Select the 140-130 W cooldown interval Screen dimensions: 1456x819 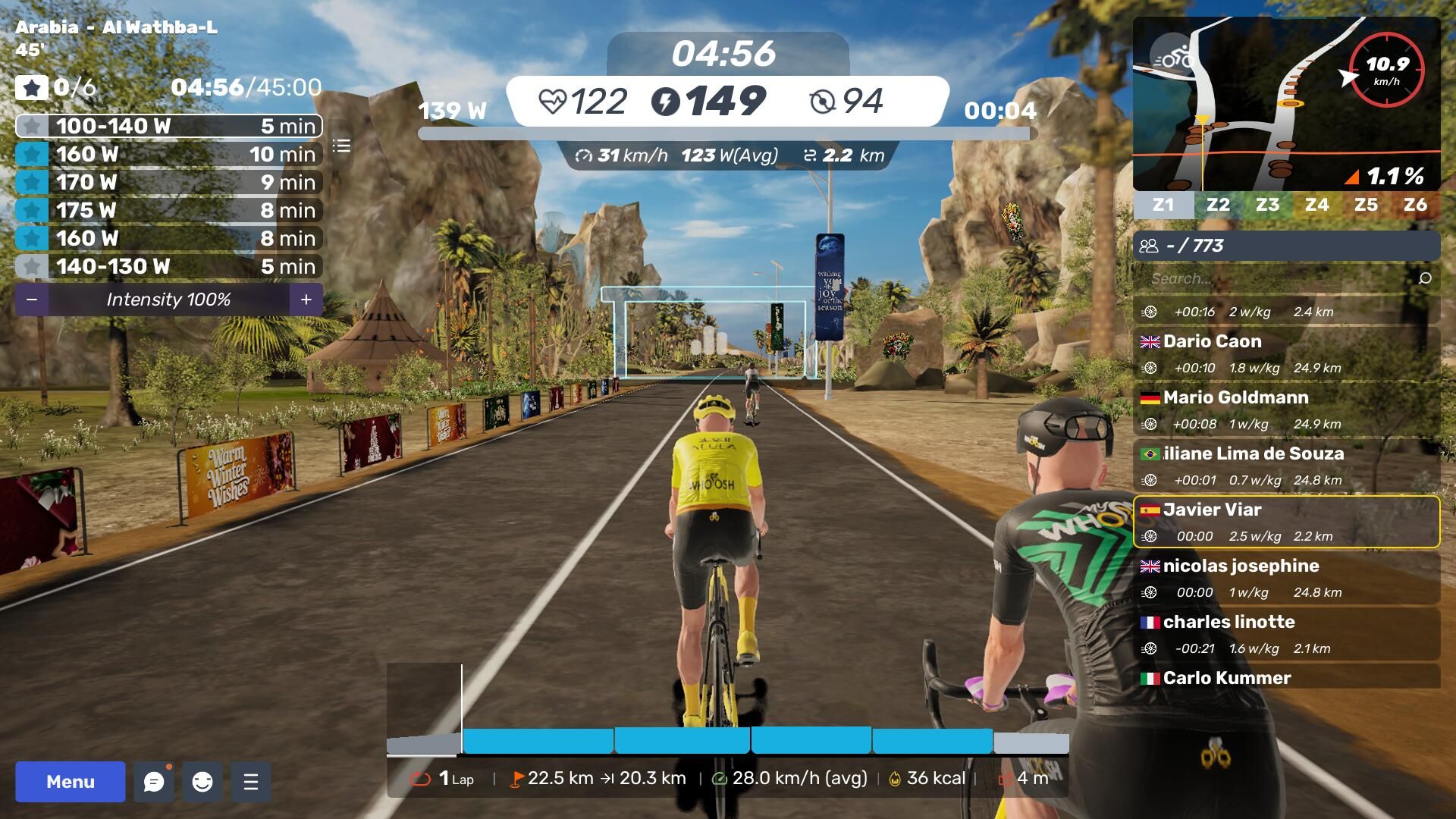[x=169, y=266]
